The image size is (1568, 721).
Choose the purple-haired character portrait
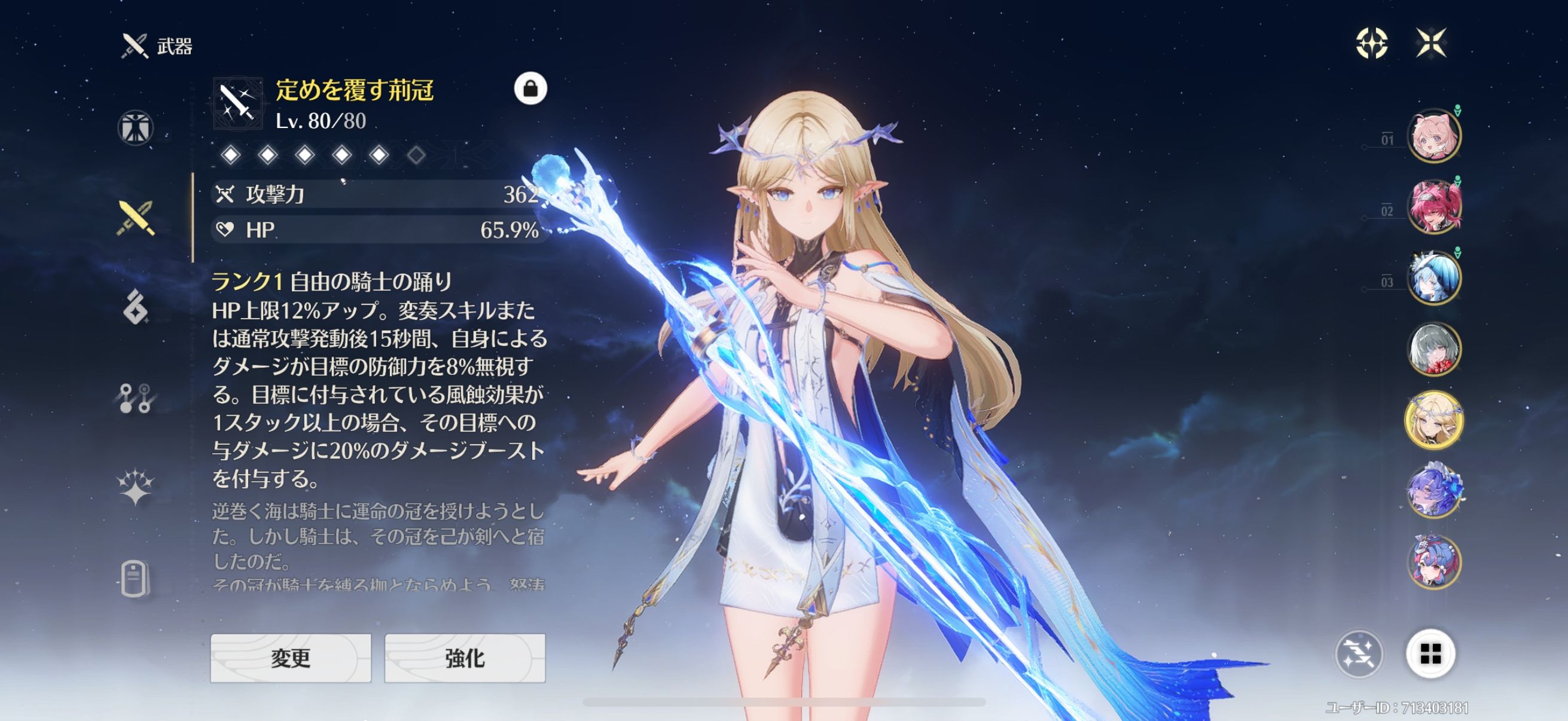click(1434, 491)
